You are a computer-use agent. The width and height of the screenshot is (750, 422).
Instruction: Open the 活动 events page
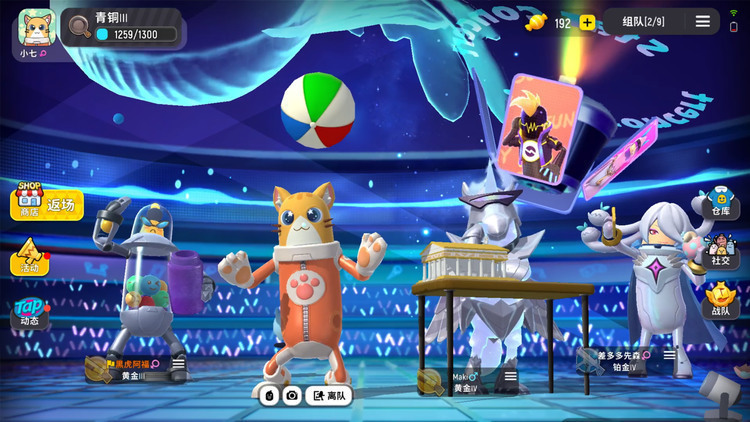point(30,259)
